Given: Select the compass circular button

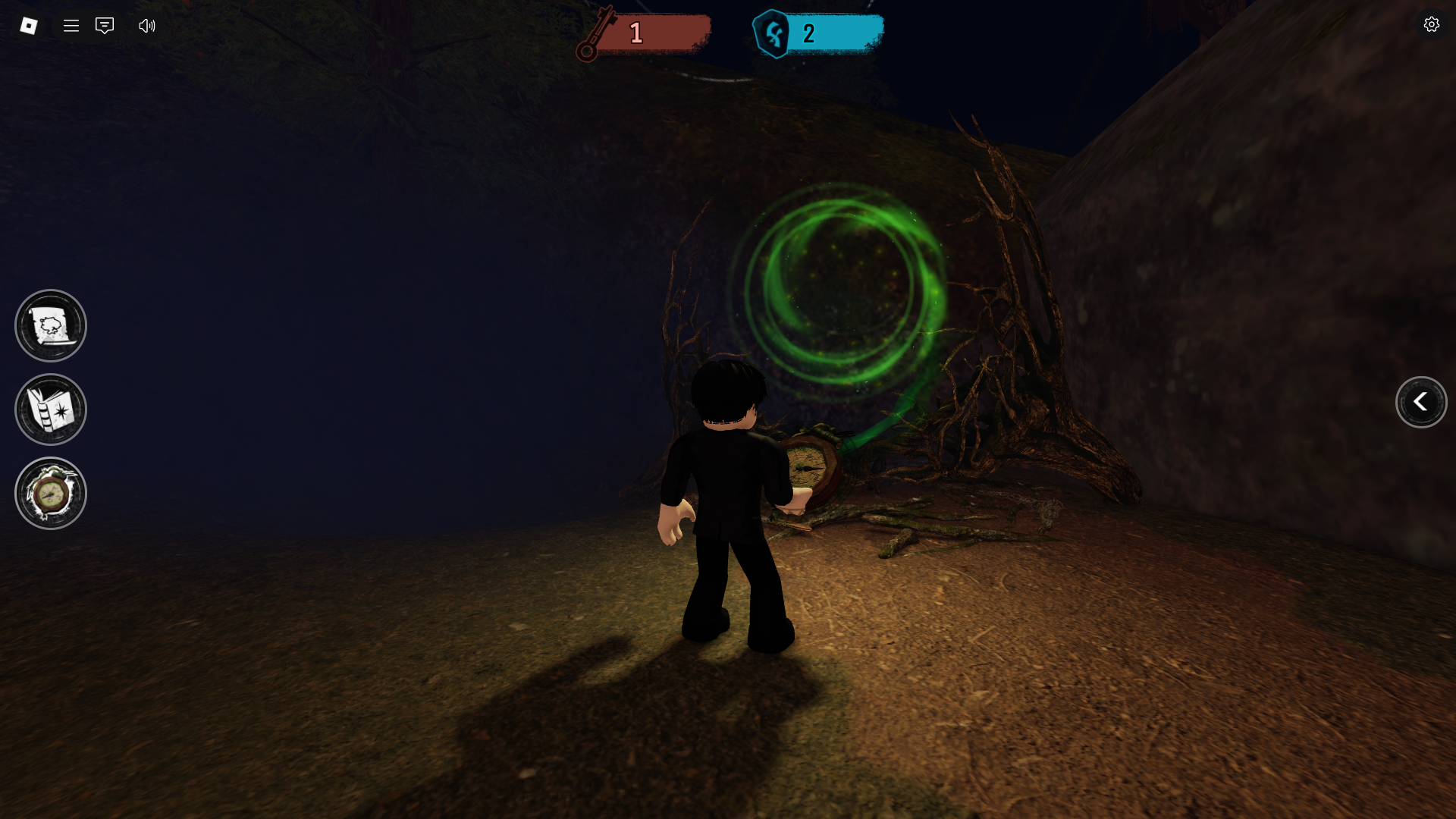Looking at the screenshot, I should 51,494.
